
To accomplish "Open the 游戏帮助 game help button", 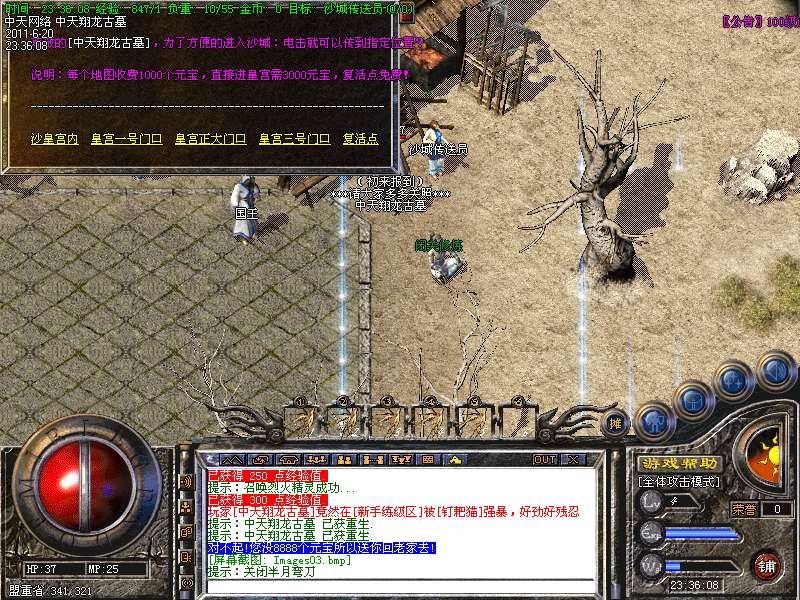I will (x=679, y=463).
